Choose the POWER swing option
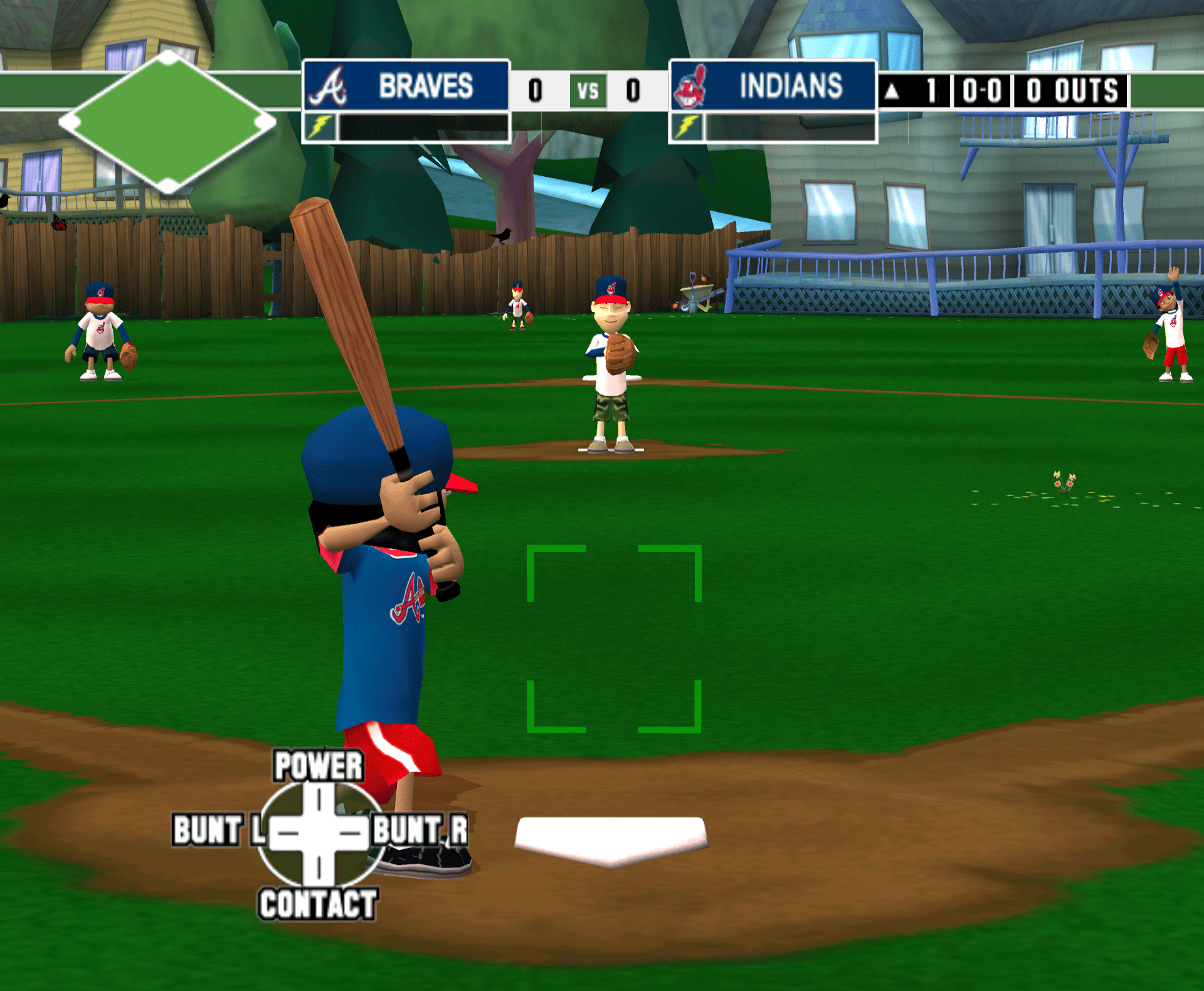Viewport: 1204px width, 991px height. (x=319, y=766)
